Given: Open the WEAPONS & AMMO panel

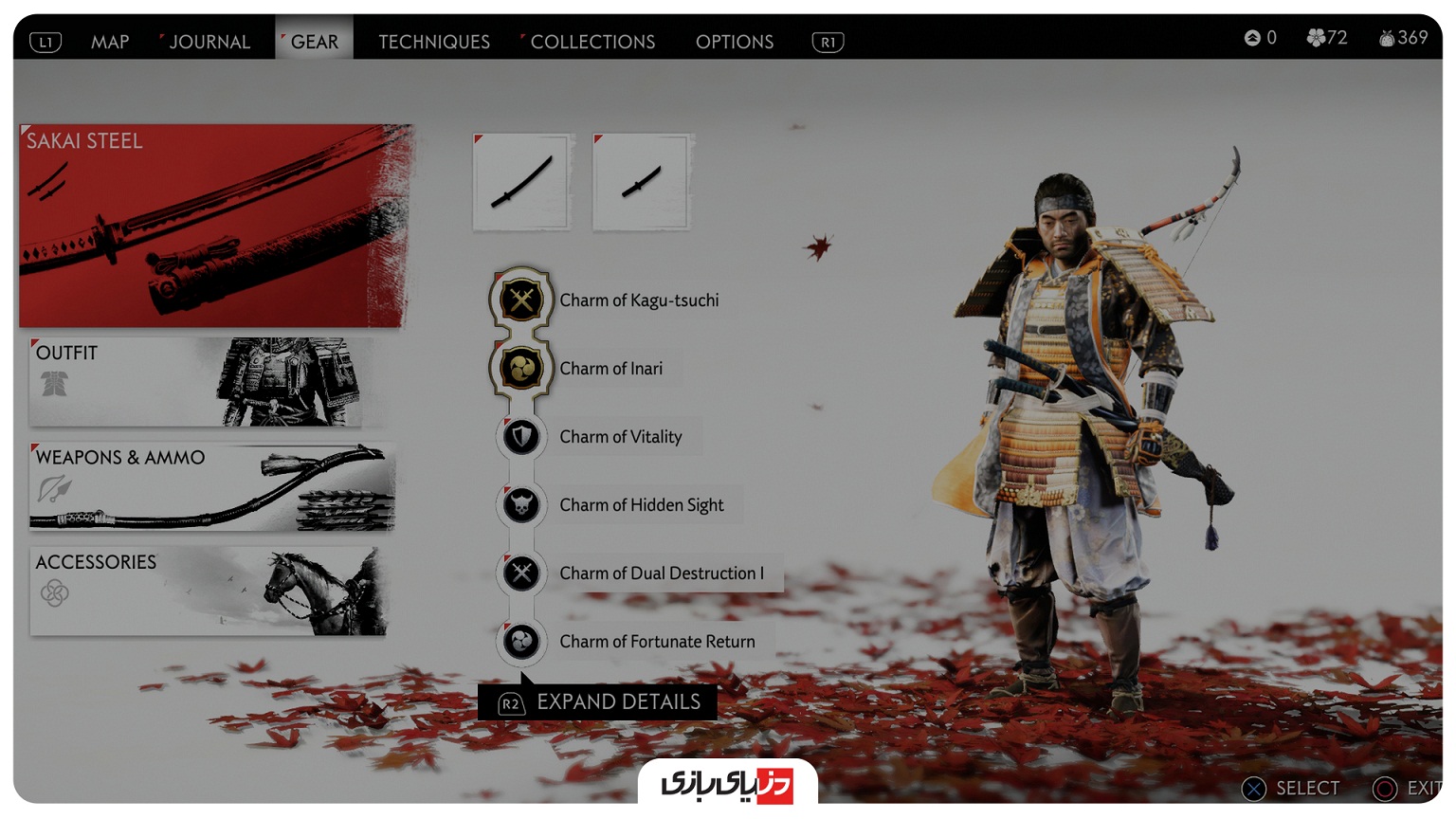Looking at the screenshot, I should click(209, 486).
